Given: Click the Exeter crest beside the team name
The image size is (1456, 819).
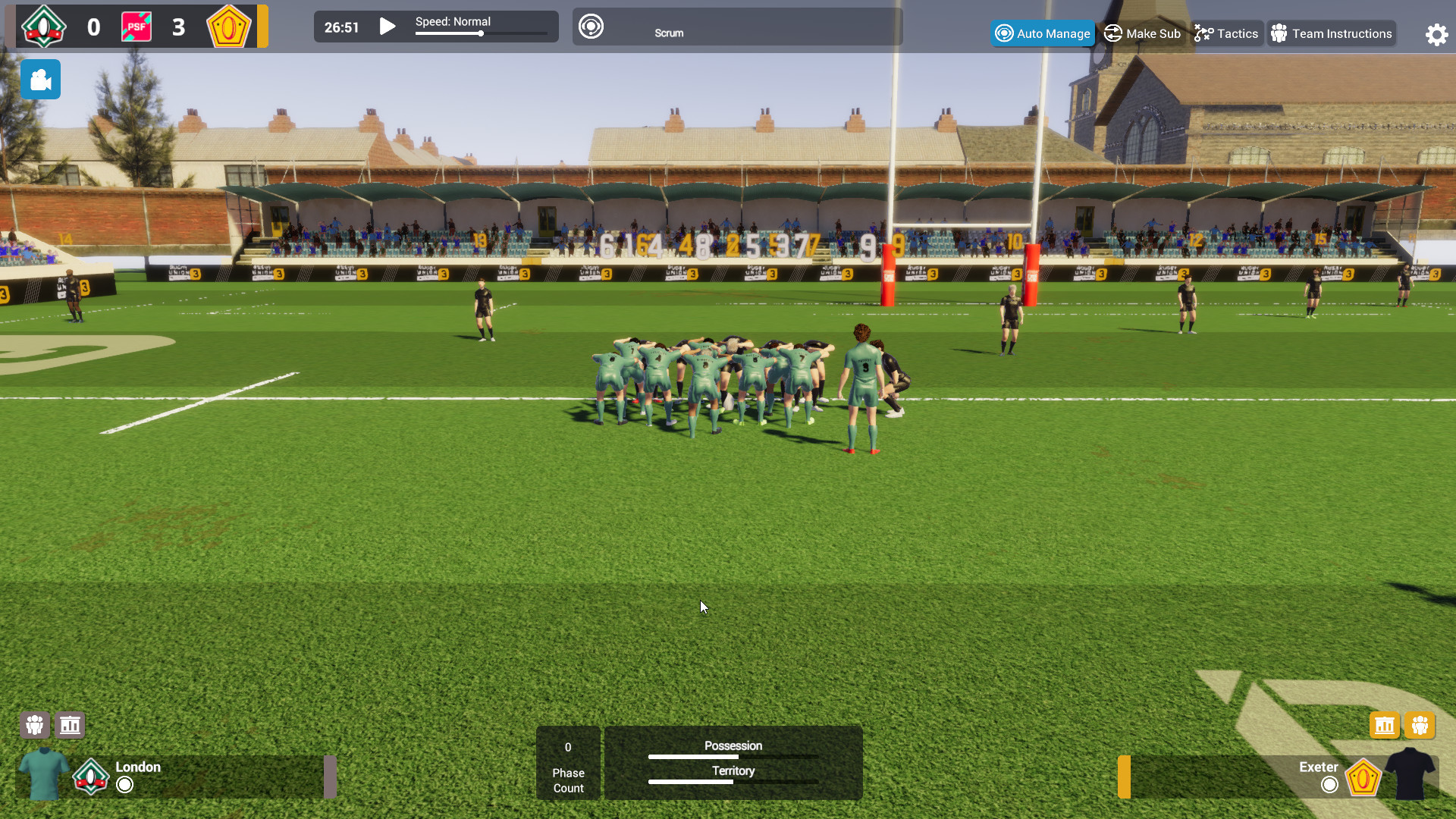Looking at the screenshot, I should (x=1365, y=777).
